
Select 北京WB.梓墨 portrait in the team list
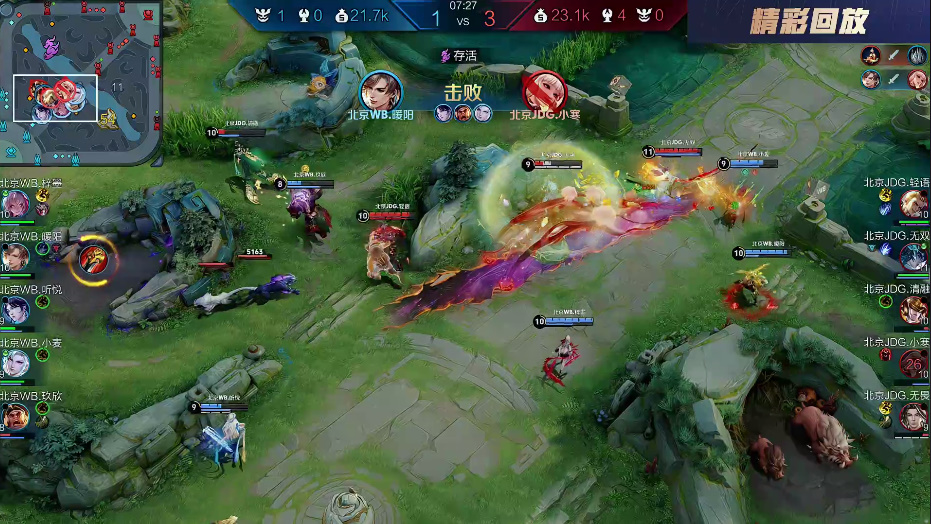click(x=15, y=204)
